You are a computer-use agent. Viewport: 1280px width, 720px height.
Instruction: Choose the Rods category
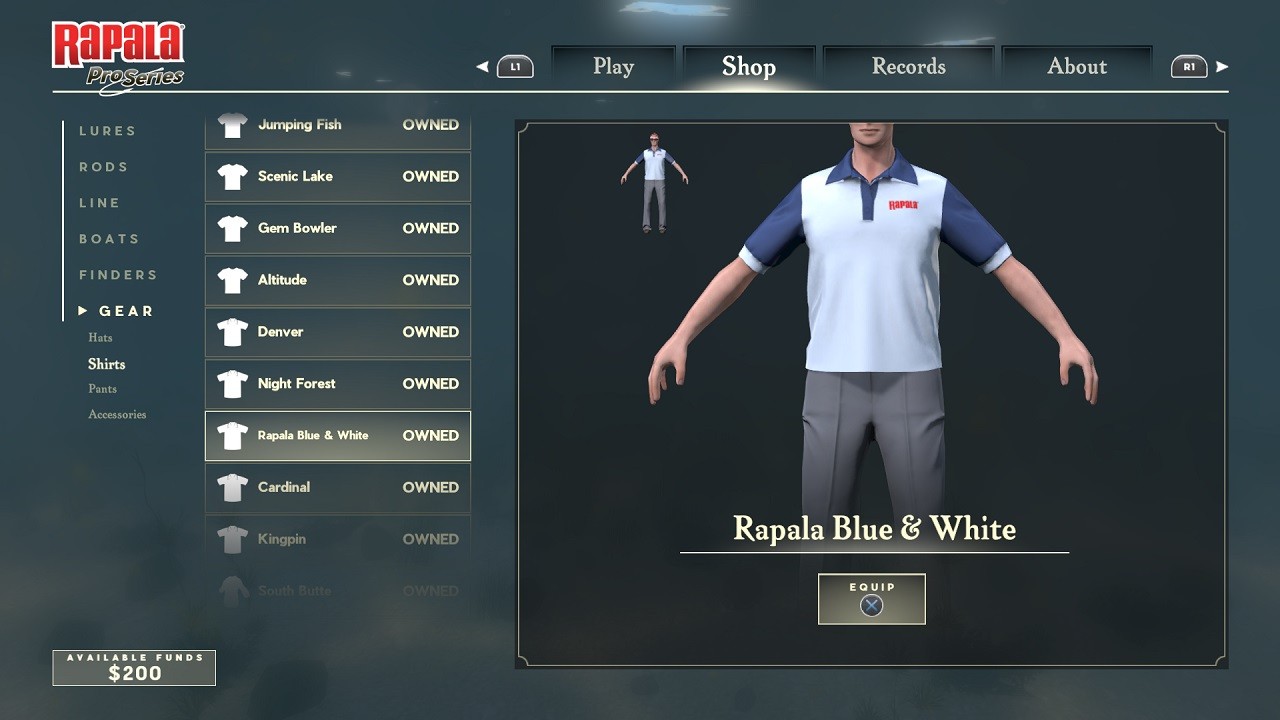[x=104, y=167]
